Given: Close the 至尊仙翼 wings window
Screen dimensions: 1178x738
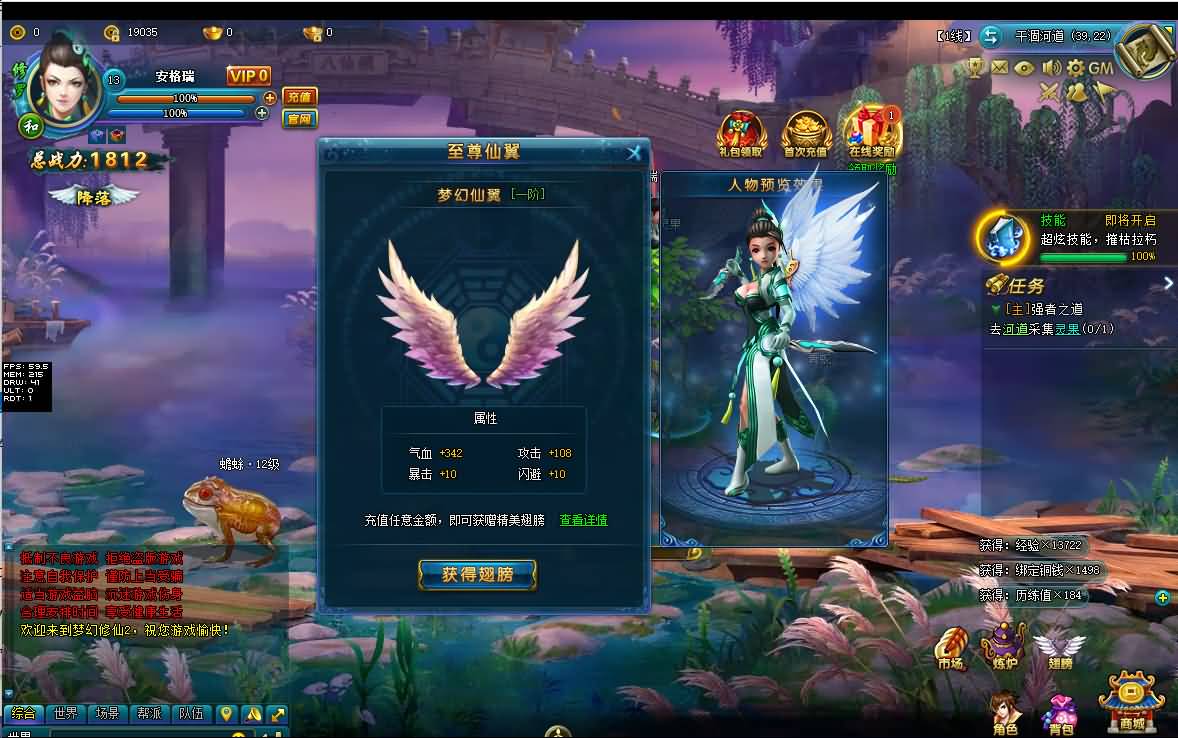Looking at the screenshot, I should pos(633,153).
